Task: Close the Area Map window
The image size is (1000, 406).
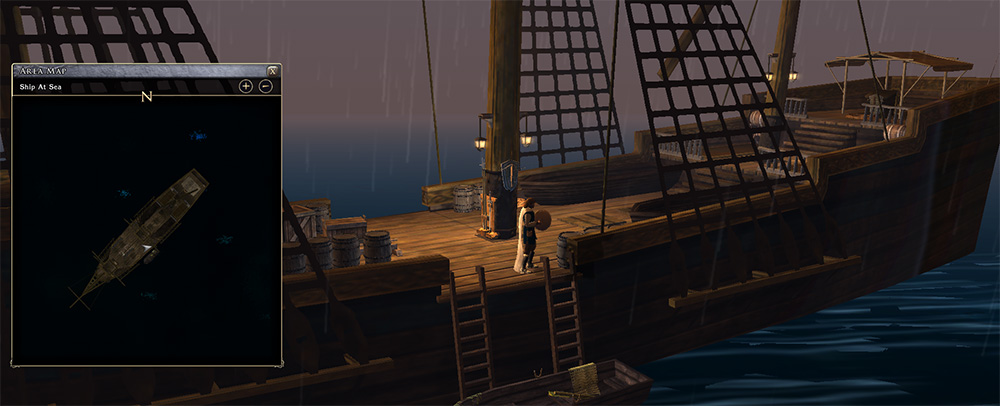Action: pos(272,71)
